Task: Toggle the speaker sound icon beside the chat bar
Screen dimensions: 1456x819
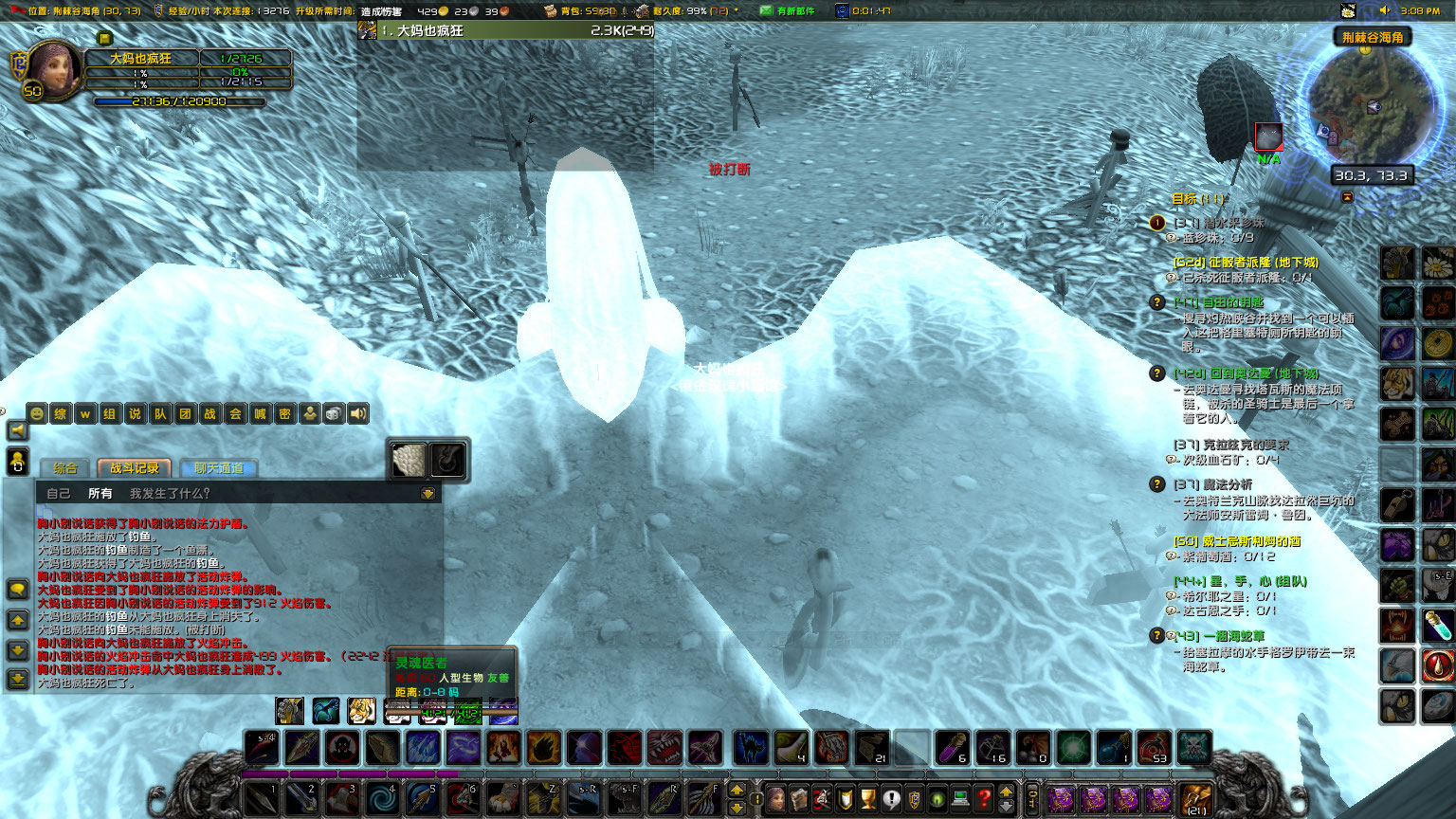Action: pos(358,414)
